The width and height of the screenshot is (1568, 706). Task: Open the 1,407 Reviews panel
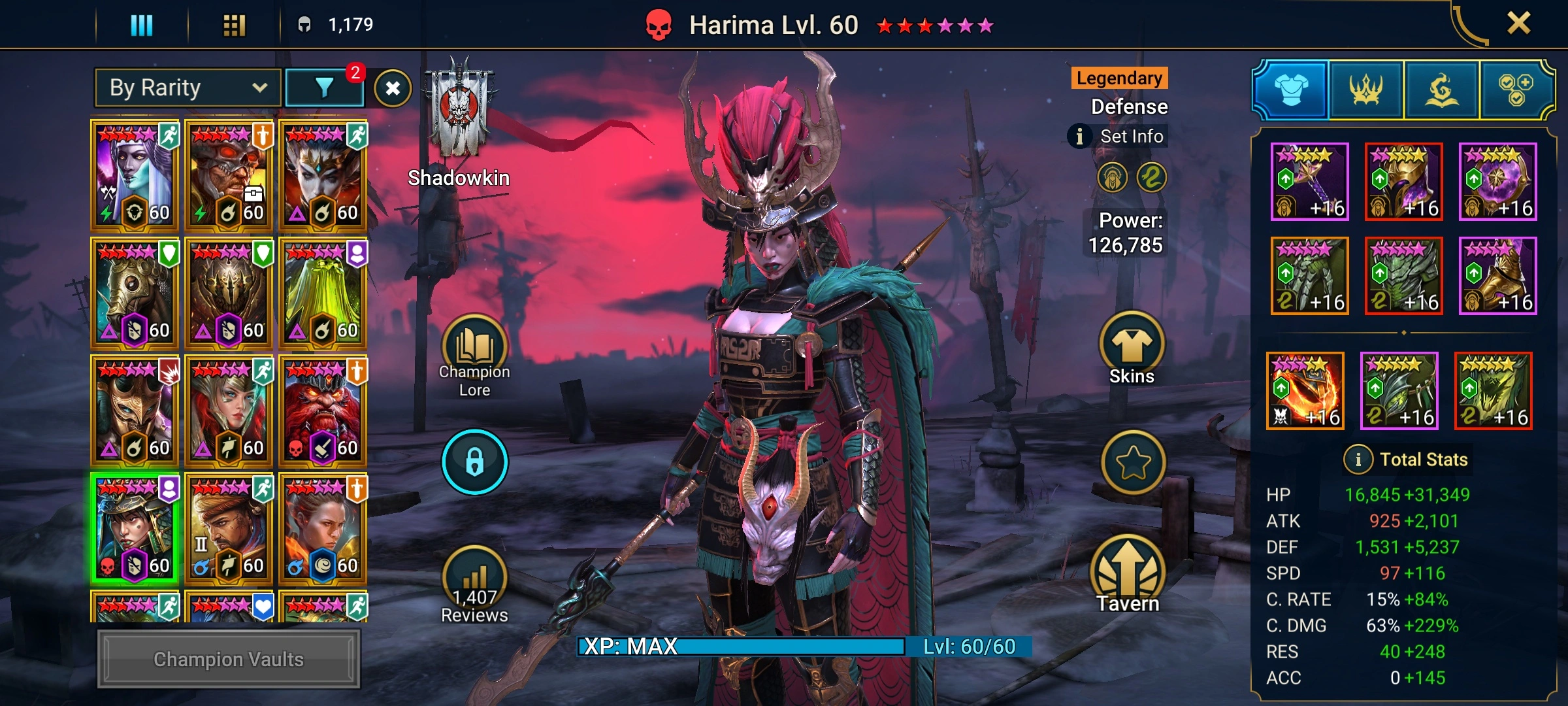point(475,585)
